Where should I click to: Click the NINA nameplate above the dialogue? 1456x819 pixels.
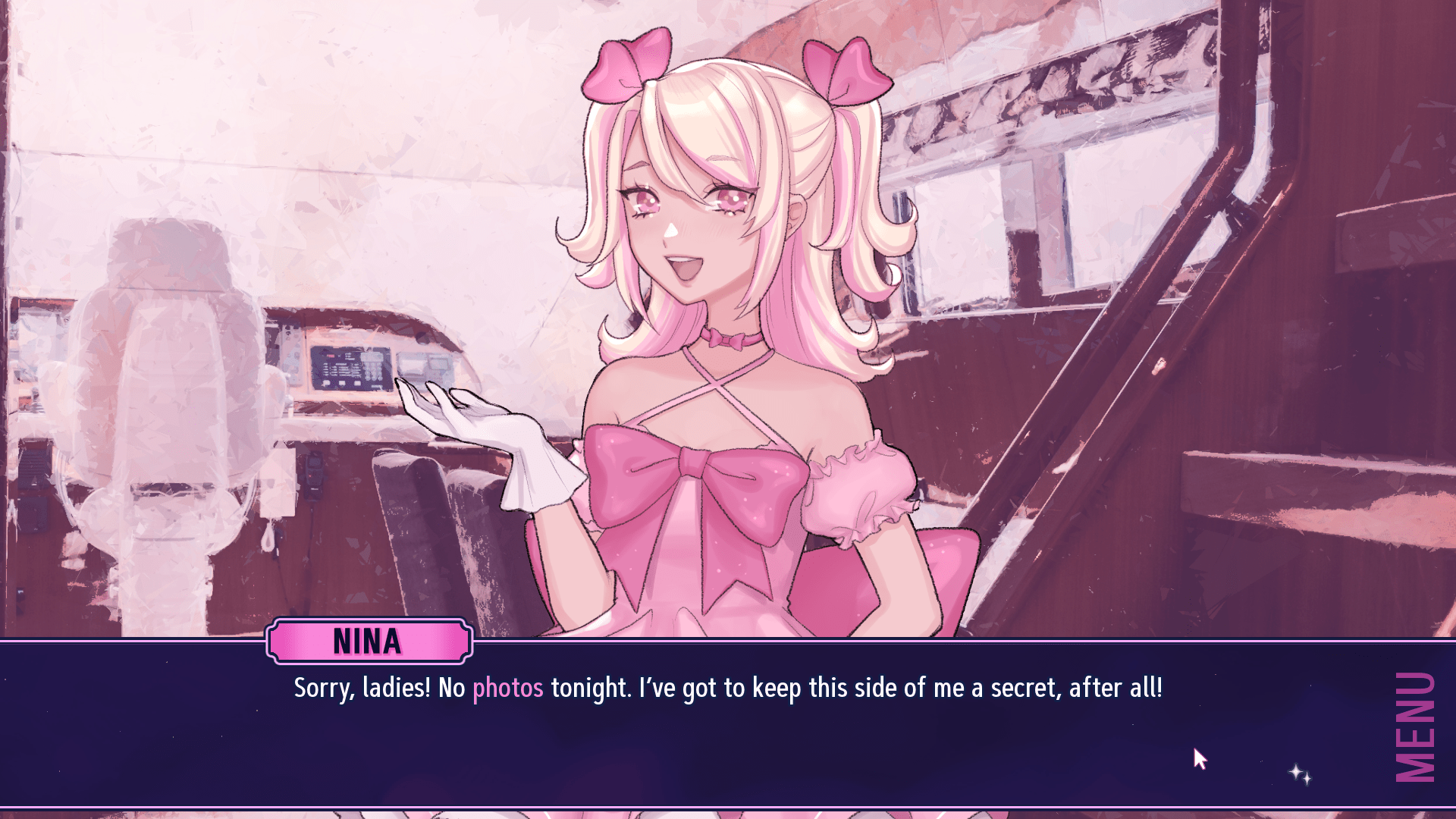coord(369,641)
